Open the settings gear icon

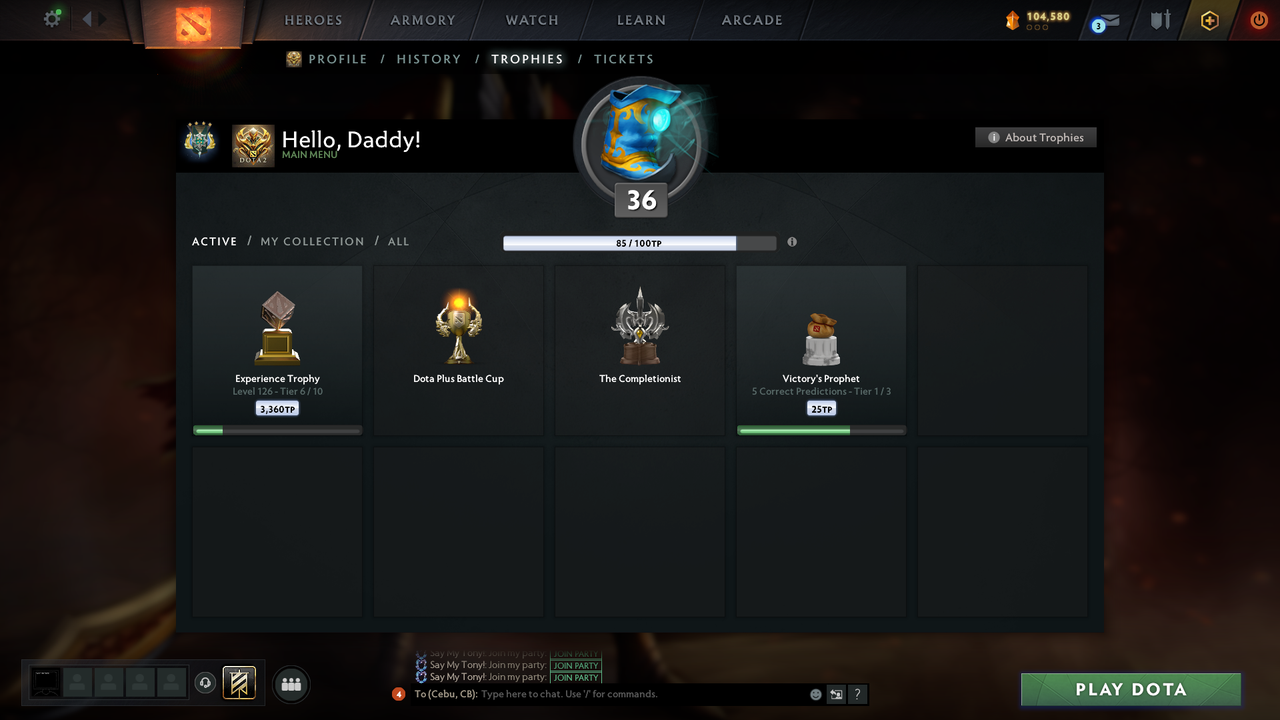52,18
